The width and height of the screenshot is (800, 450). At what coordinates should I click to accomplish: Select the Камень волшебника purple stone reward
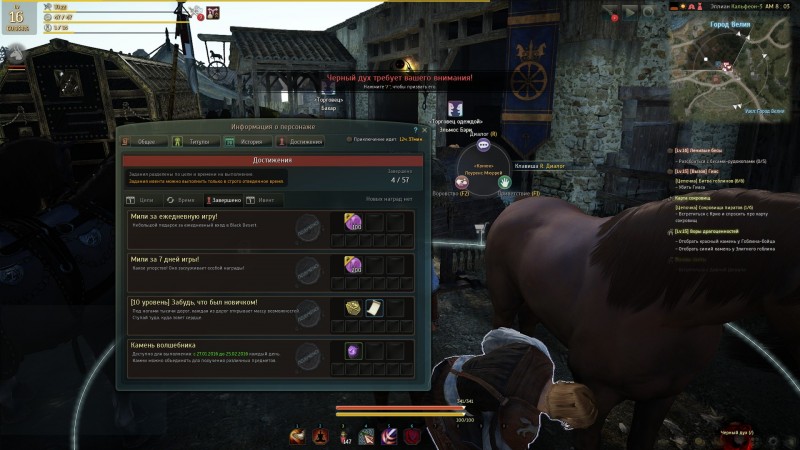[353, 351]
